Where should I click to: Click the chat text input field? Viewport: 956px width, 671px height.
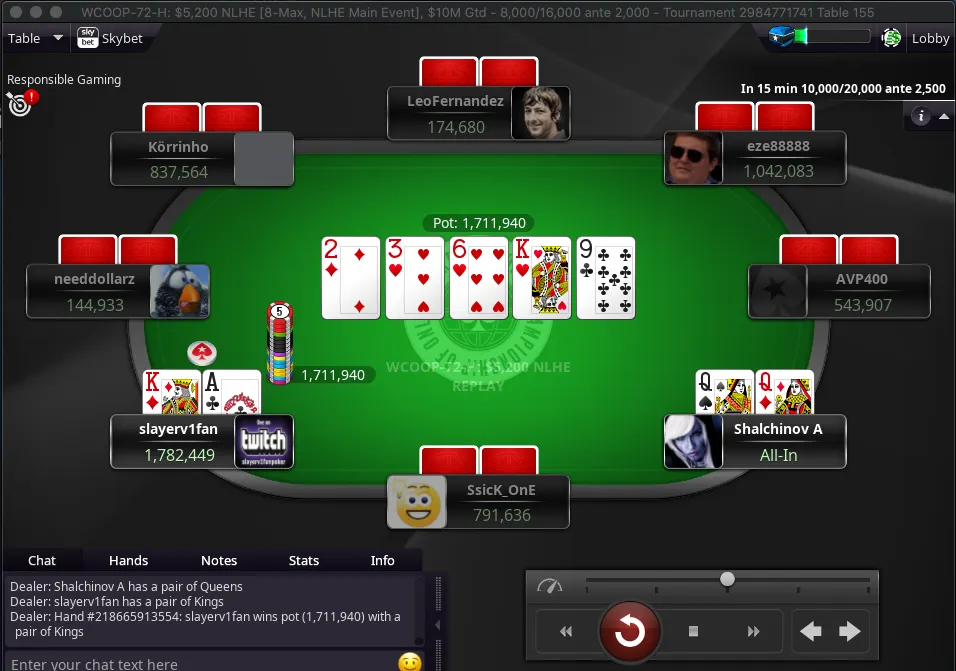click(200, 663)
